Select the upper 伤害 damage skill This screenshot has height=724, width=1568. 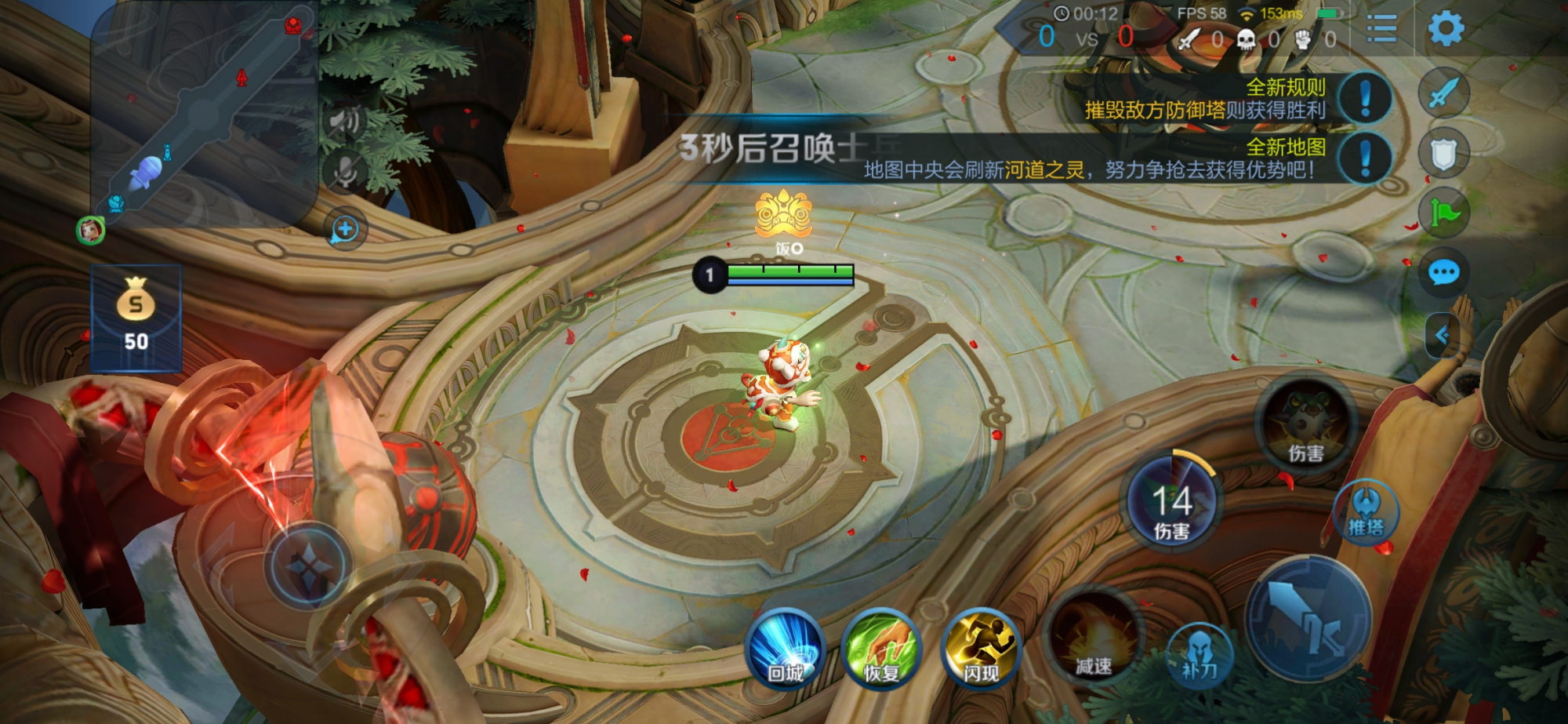1305,426
